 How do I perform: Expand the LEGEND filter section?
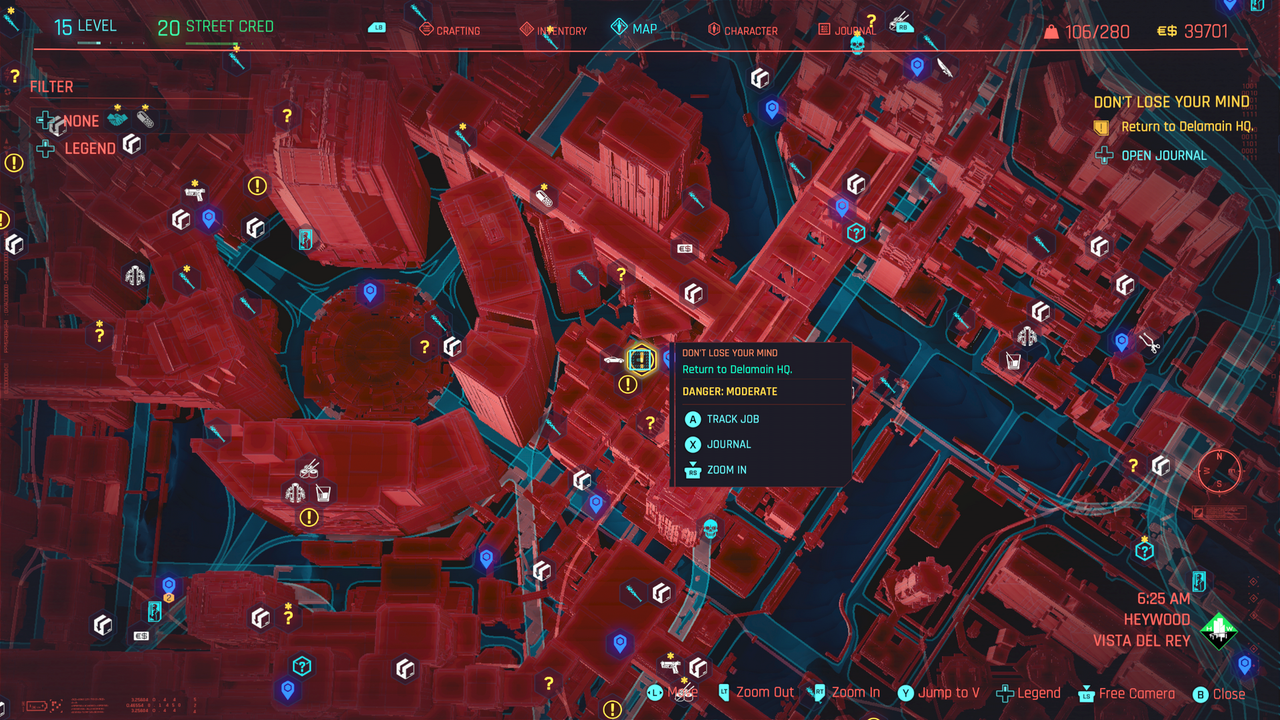[x=89, y=147]
